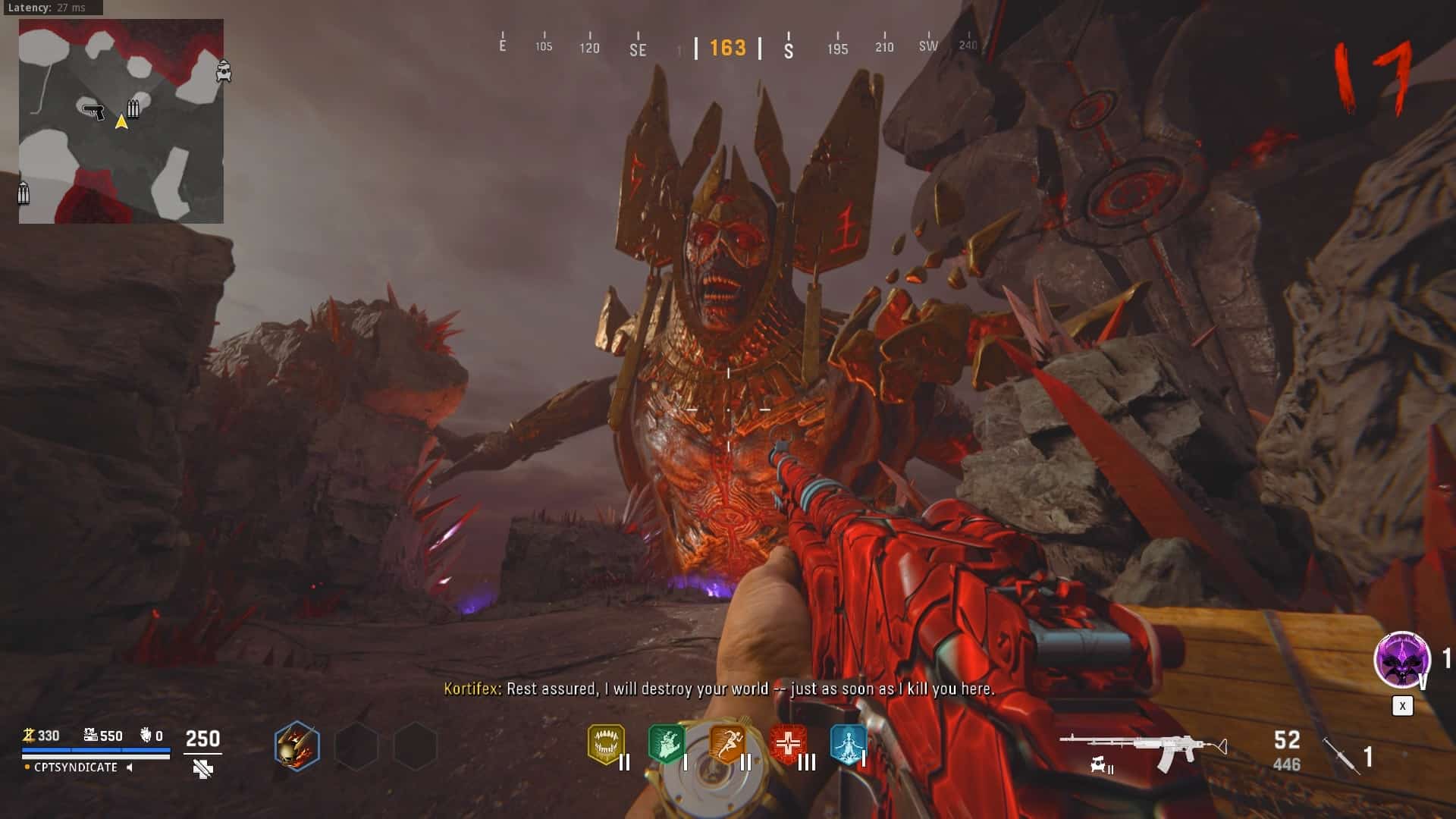Viewport: 1456px width, 819px height.
Task: Toggle the speaker icon next to CPTSYNDICATE
Action: (x=130, y=767)
